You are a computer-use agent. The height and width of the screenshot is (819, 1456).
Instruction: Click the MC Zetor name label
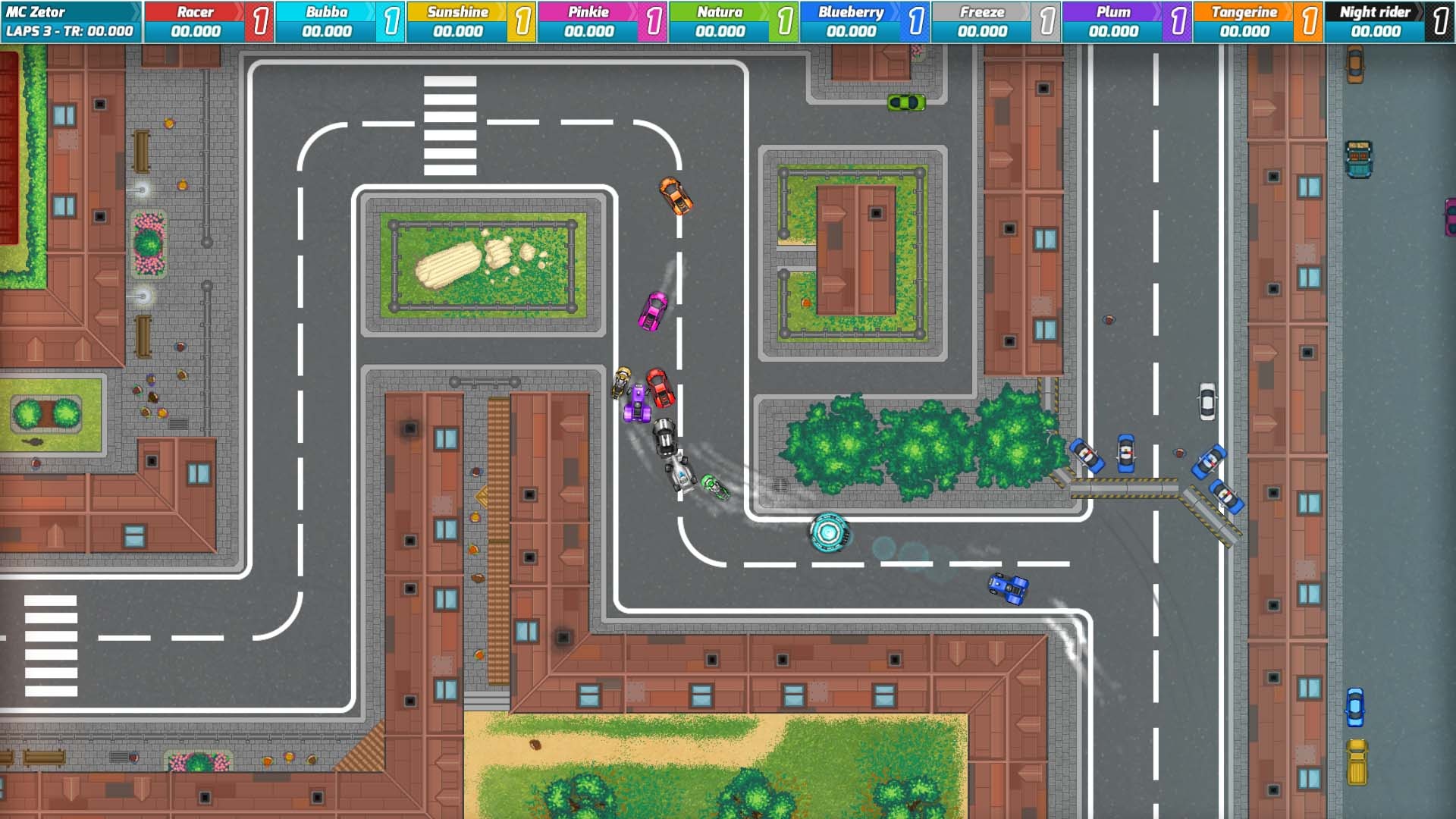pos(36,11)
